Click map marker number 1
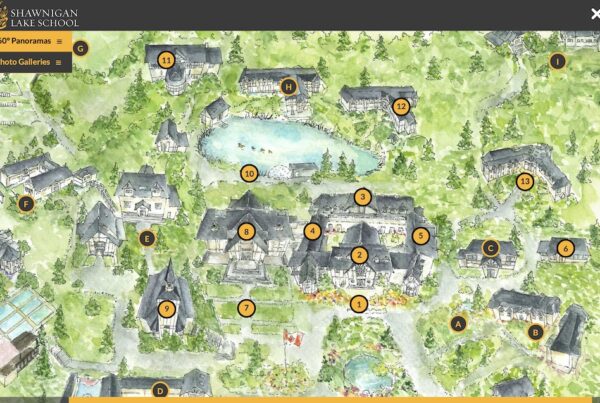Viewport: 600px width, 403px height. click(x=360, y=302)
